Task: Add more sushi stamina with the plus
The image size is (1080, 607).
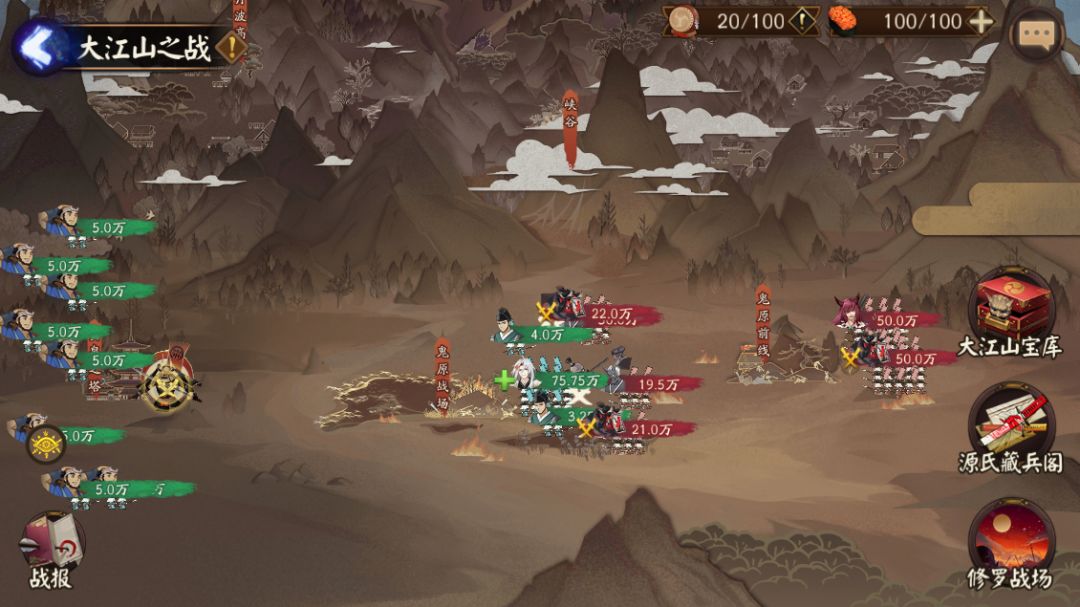Action: coord(982,21)
